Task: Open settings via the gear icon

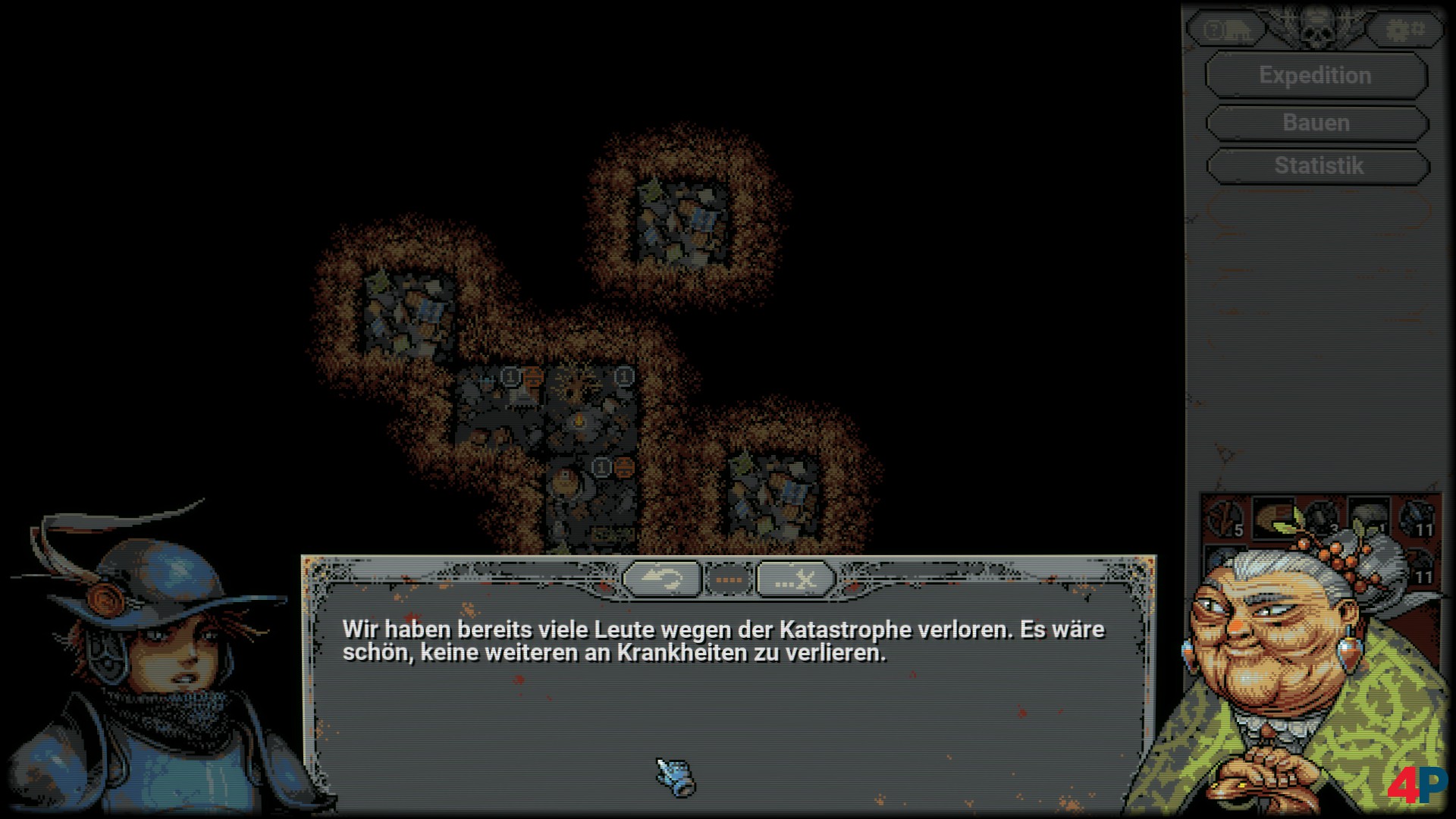Action: point(1404,29)
